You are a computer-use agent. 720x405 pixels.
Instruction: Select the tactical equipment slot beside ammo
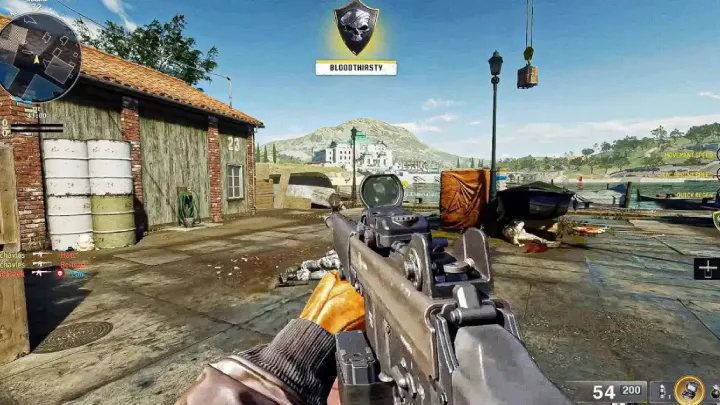[x=661, y=391]
